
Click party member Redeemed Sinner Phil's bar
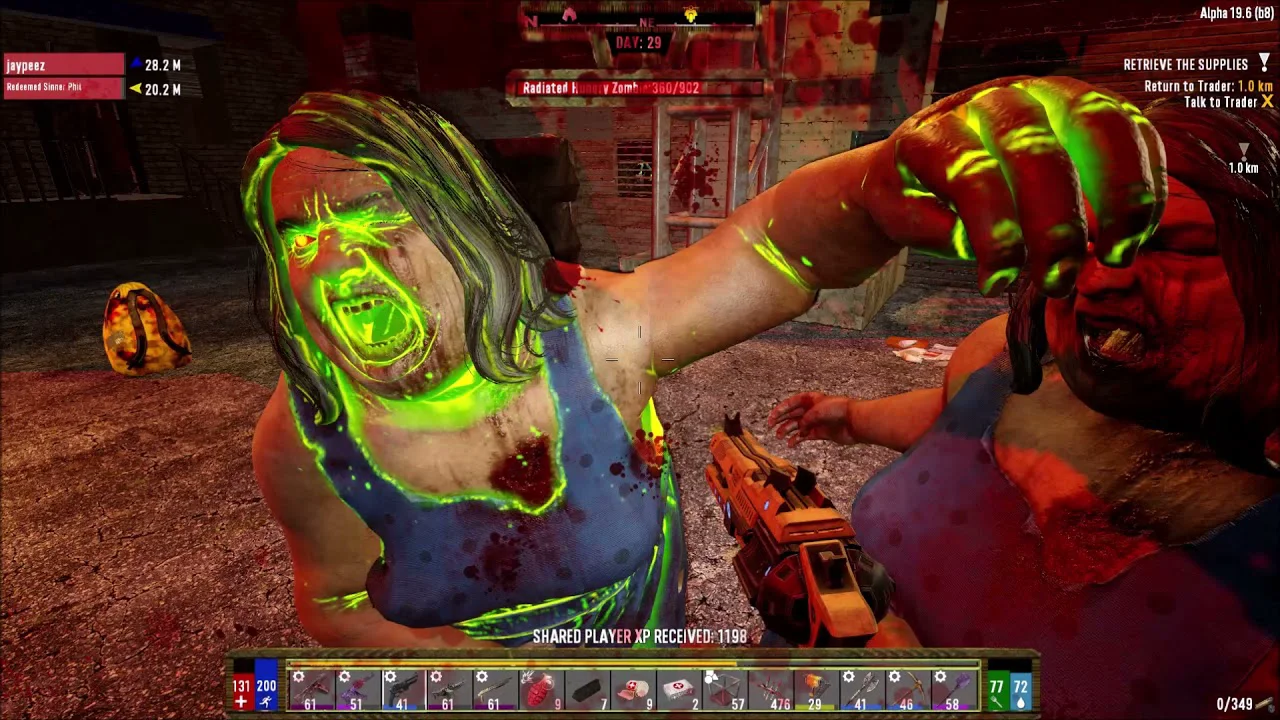point(64,88)
